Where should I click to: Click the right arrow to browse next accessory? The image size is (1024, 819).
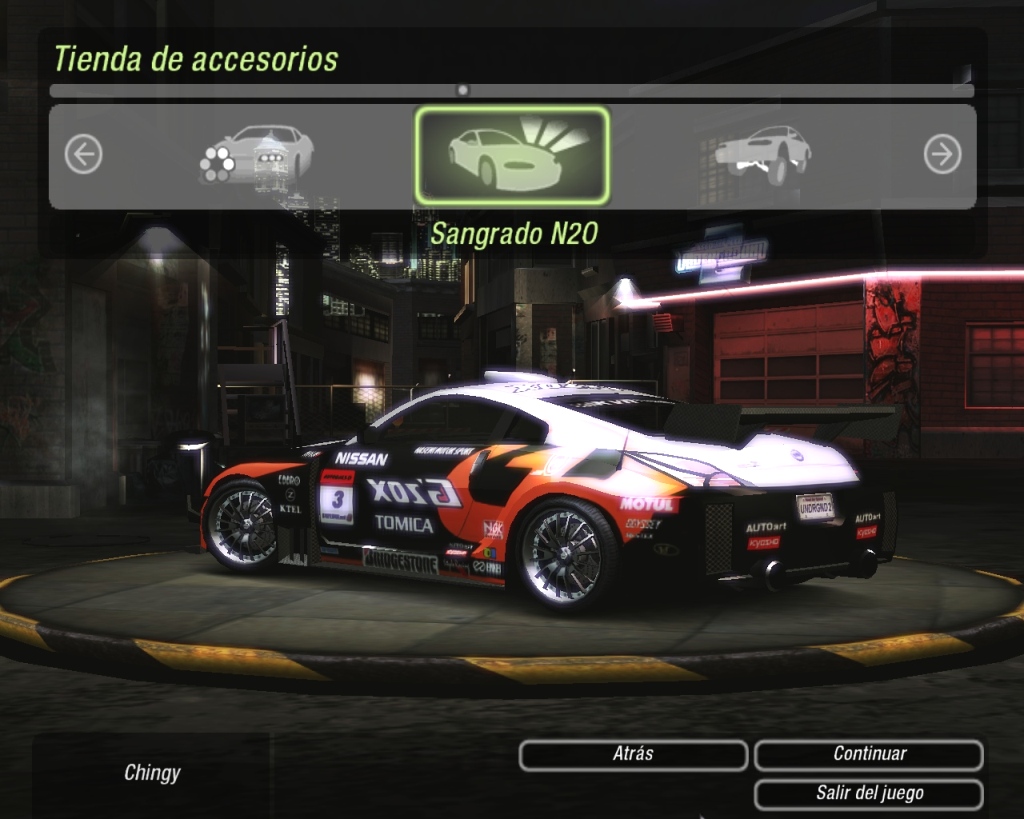(942, 155)
